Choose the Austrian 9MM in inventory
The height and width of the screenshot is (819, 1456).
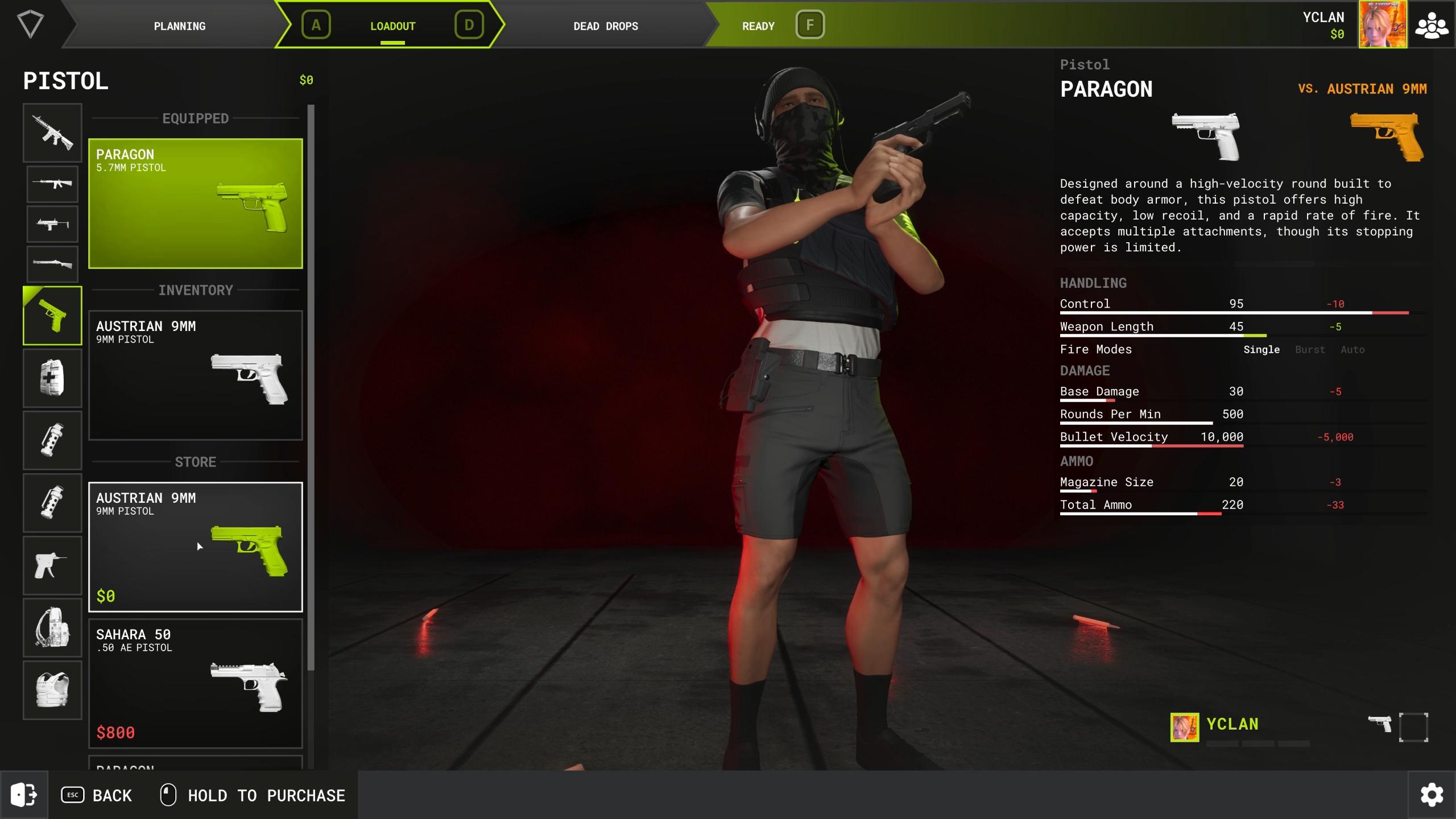(x=195, y=375)
